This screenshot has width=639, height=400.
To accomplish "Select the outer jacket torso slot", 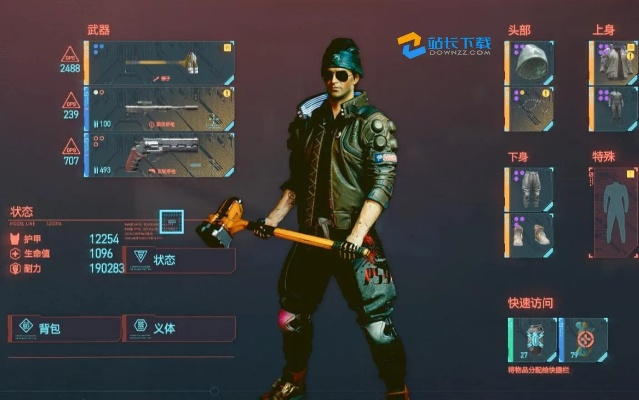I will [x=614, y=63].
